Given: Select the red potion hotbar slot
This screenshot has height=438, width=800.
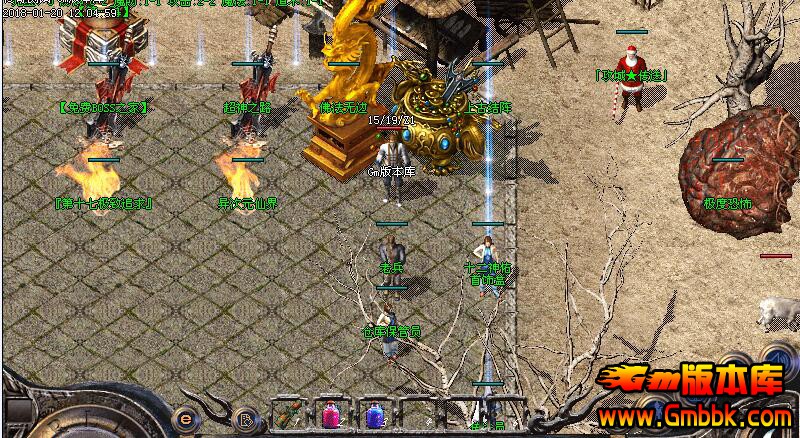Looking at the screenshot, I should click(x=331, y=415).
